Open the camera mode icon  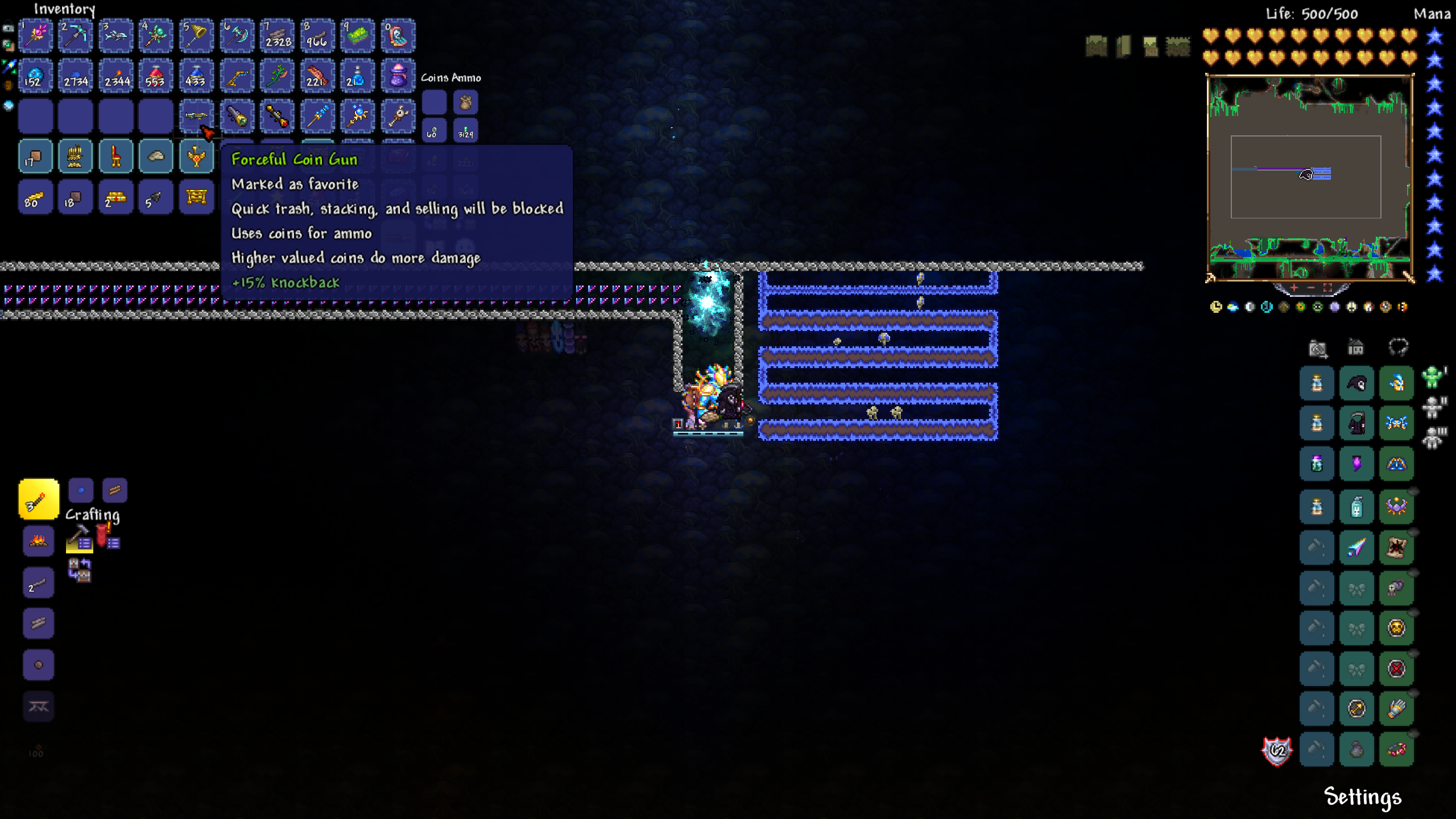click(x=1317, y=348)
